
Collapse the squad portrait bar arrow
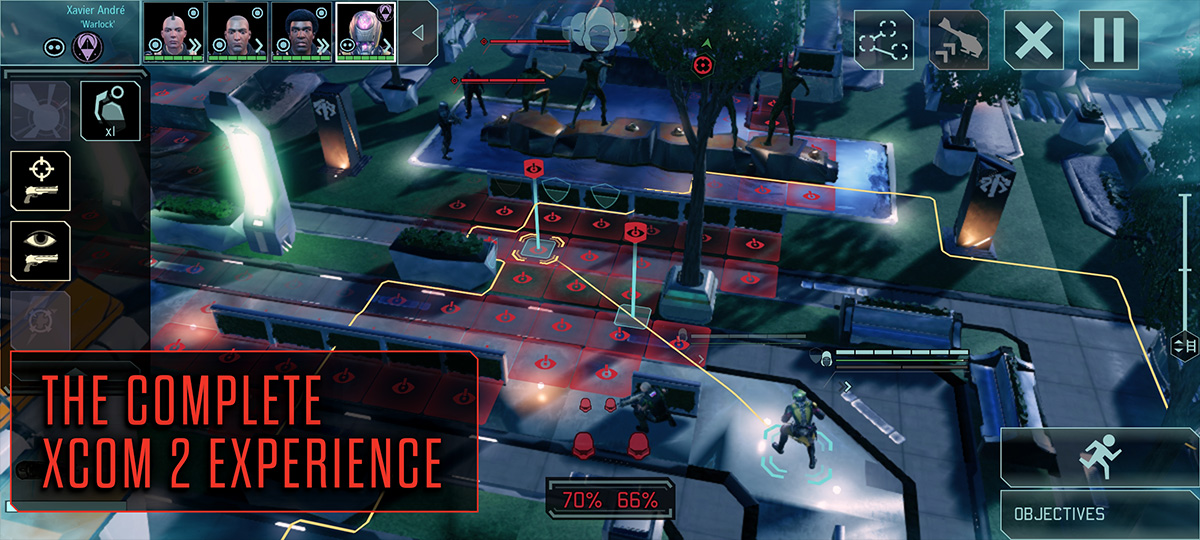pyautogui.click(x=418, y=32)
